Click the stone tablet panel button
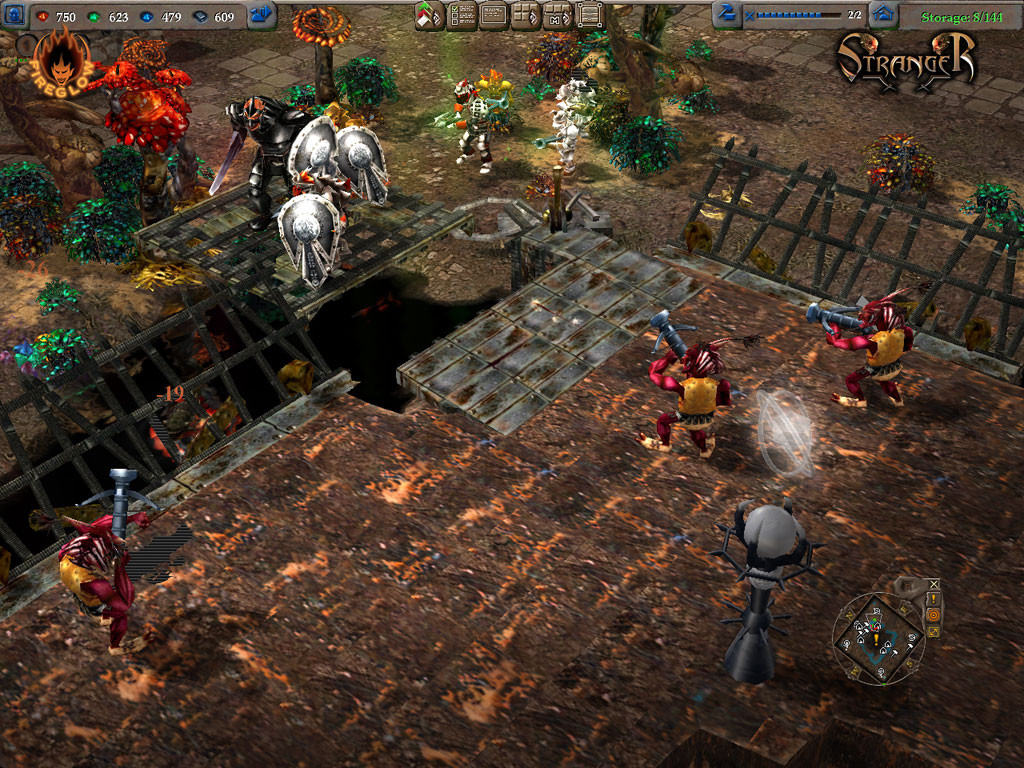This screenshot has width=1024, height=768. click(493, 15)
